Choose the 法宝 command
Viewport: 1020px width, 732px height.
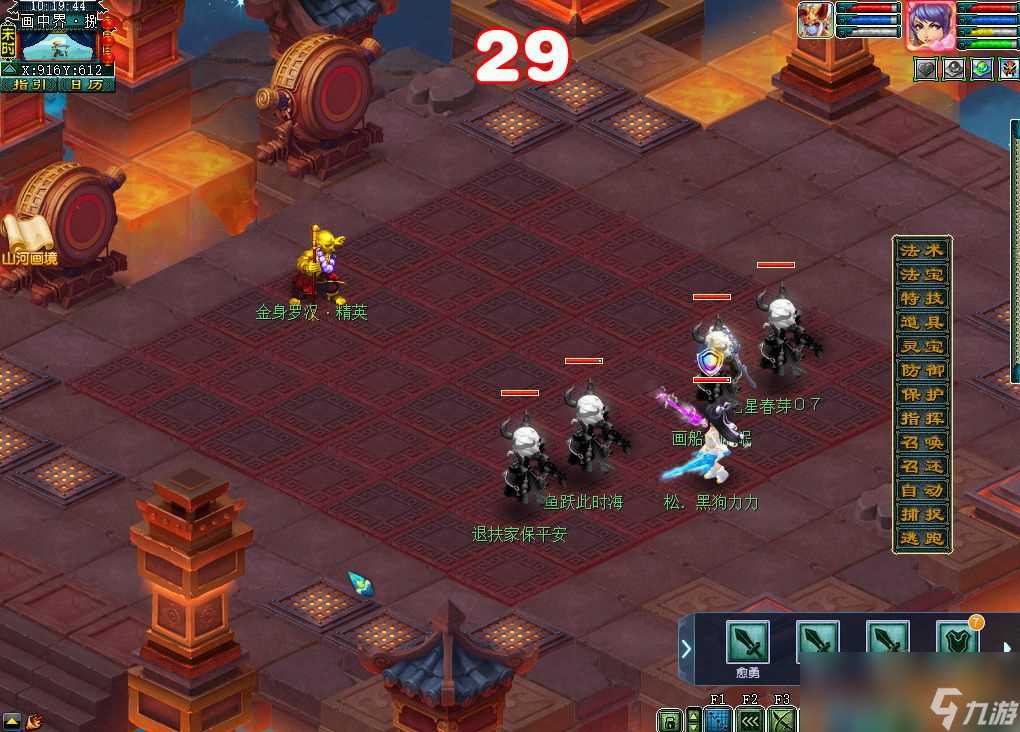click(x=921, y=274)
